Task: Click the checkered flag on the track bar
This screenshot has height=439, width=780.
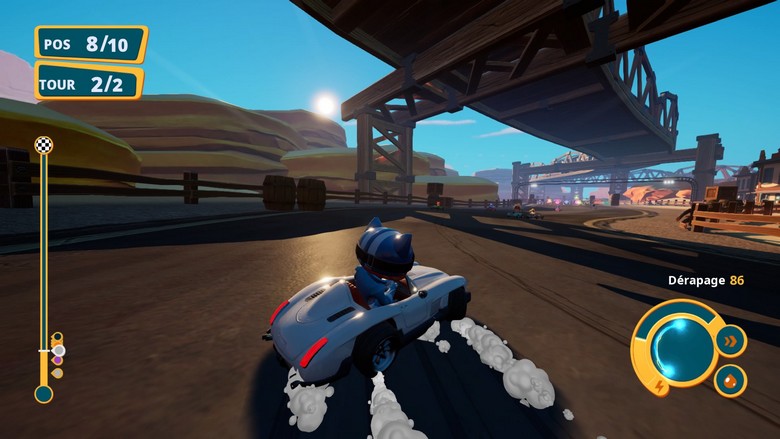Action: tap(43, 145)
